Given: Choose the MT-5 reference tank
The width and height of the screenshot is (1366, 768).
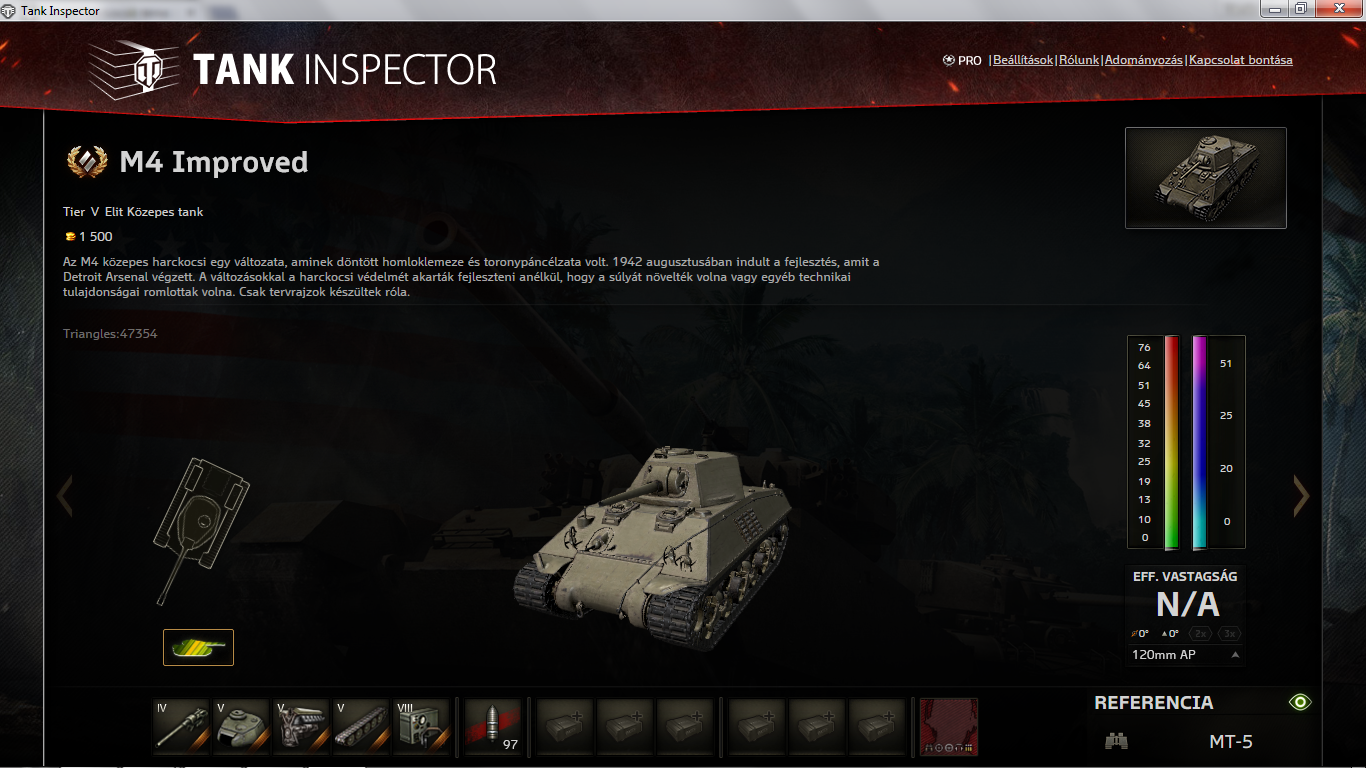Looking at the screenshot, I should point(1230,742).
